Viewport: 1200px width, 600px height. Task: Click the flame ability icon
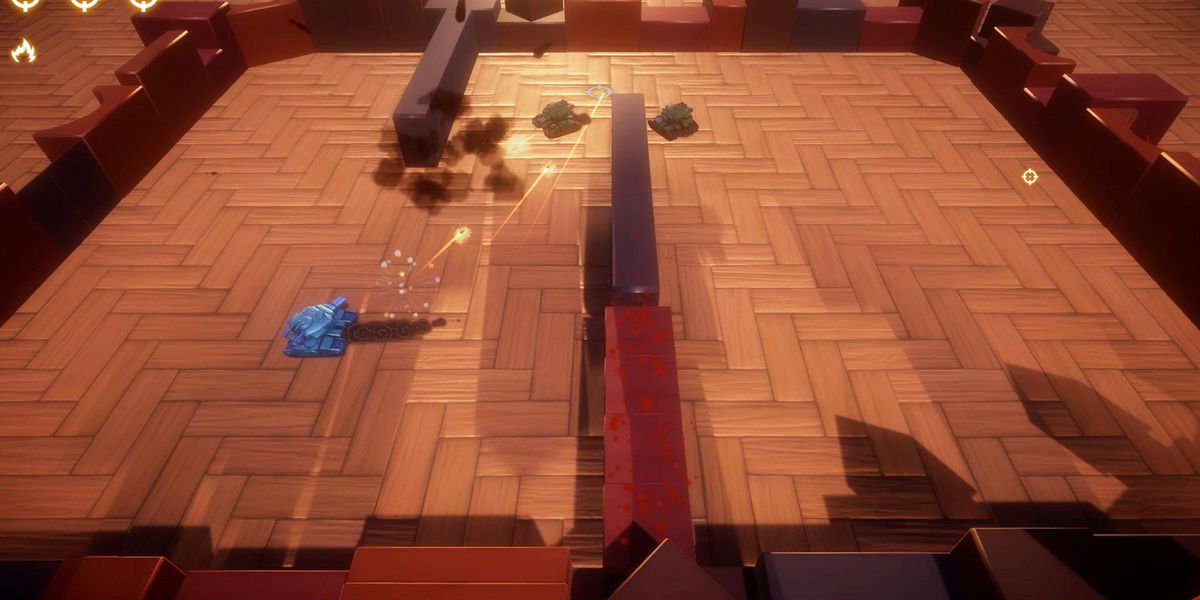(23, 51)
